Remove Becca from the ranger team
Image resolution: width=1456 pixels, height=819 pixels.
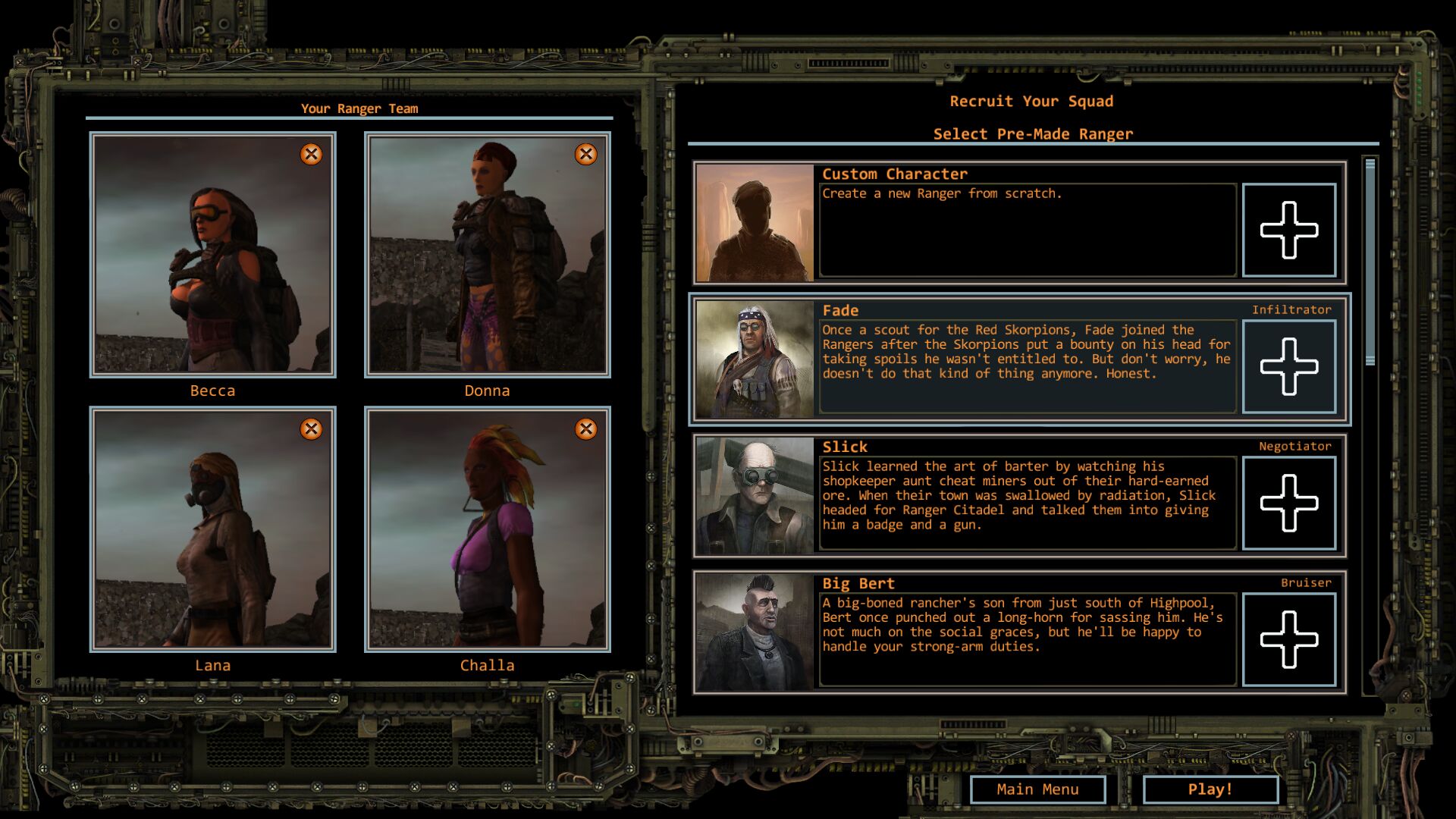click(x=311, y=155)
